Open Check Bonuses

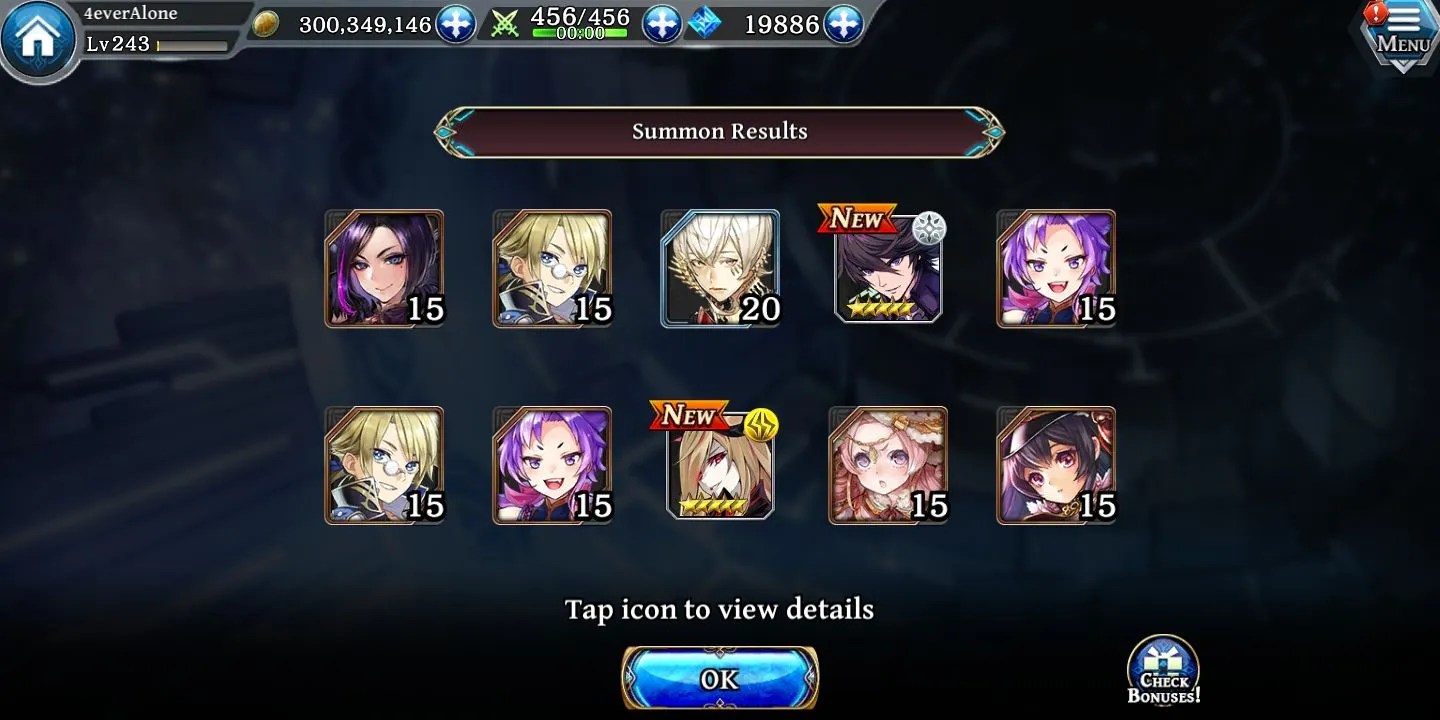tap(1164, 671)
